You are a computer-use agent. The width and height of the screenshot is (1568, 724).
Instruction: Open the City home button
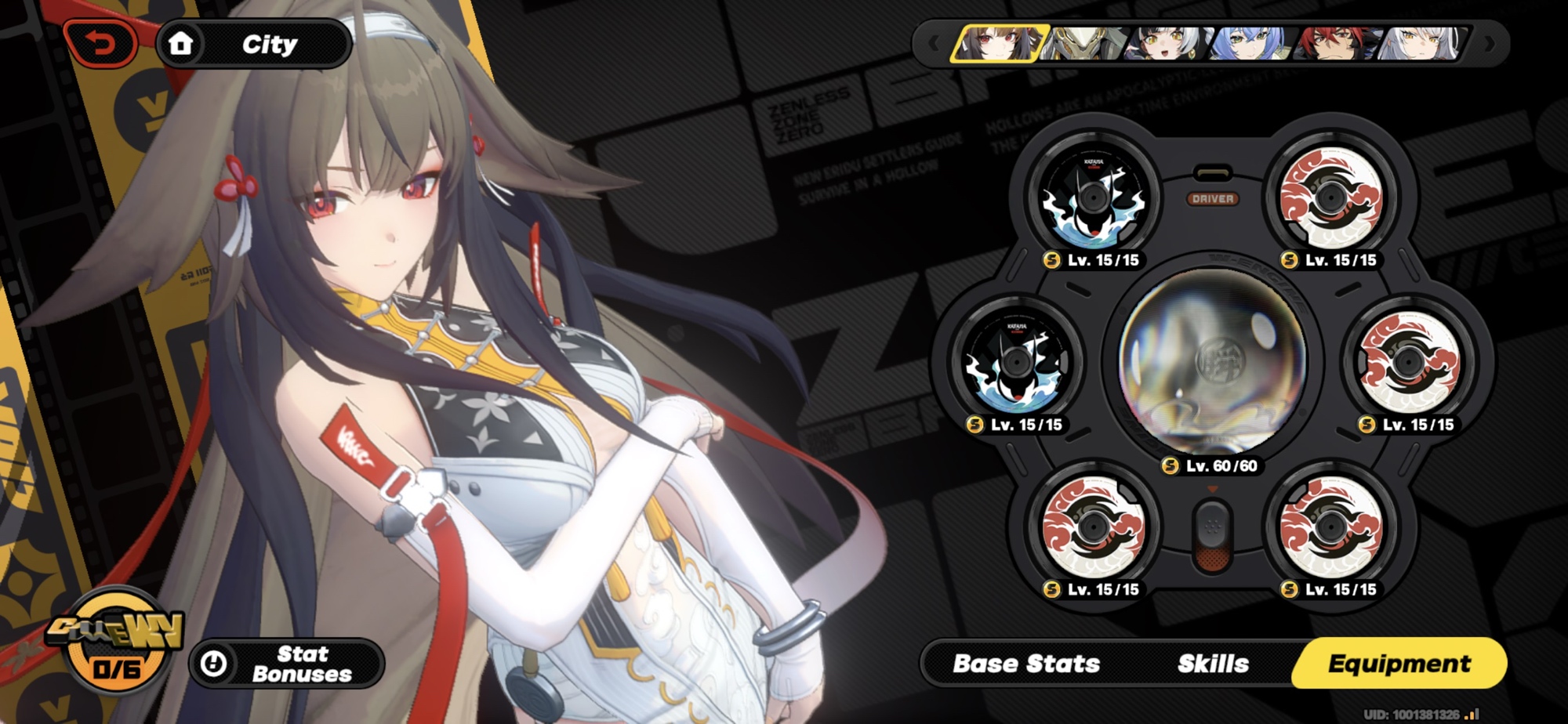tap(253, 44)
